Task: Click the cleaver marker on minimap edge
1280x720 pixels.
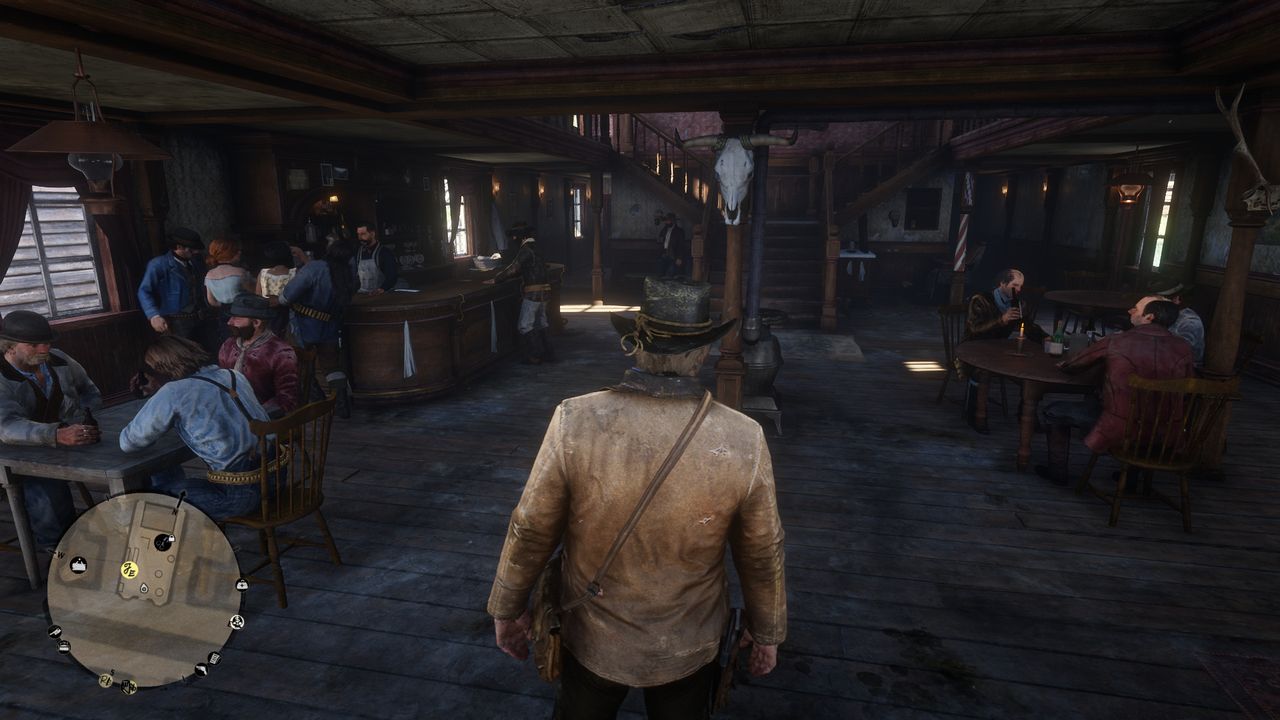Action: 54,632
